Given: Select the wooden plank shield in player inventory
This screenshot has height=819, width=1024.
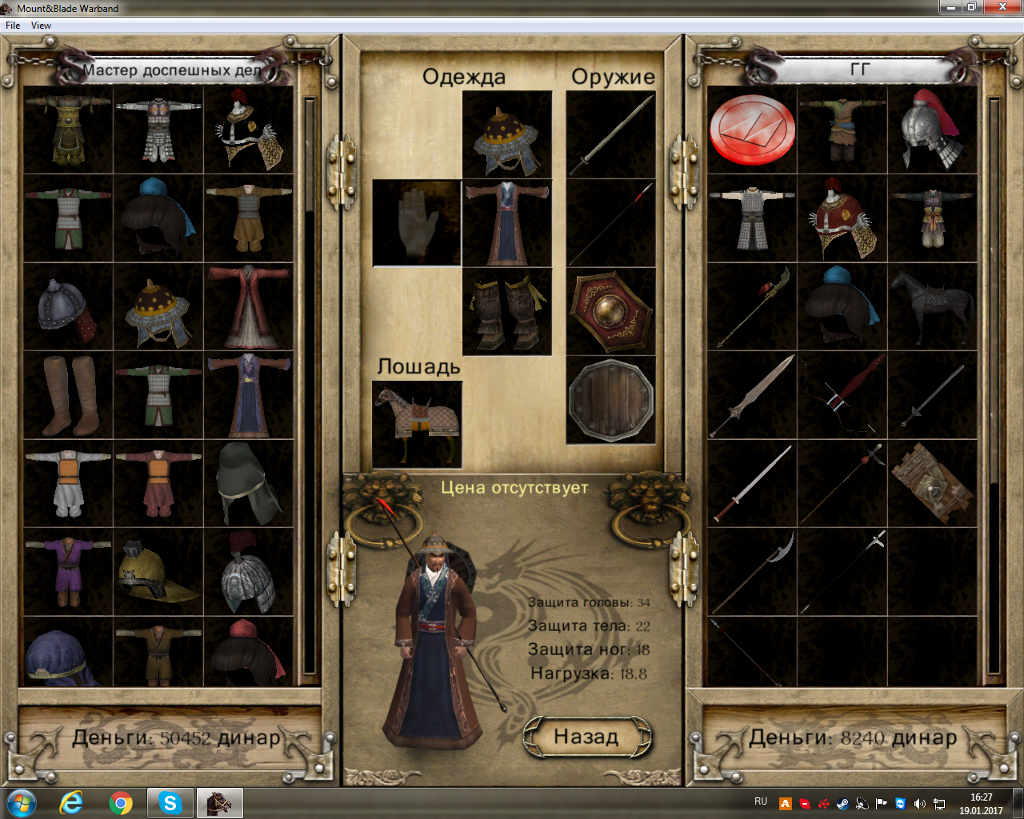Looking at the screenshot, I should [932, 482].
